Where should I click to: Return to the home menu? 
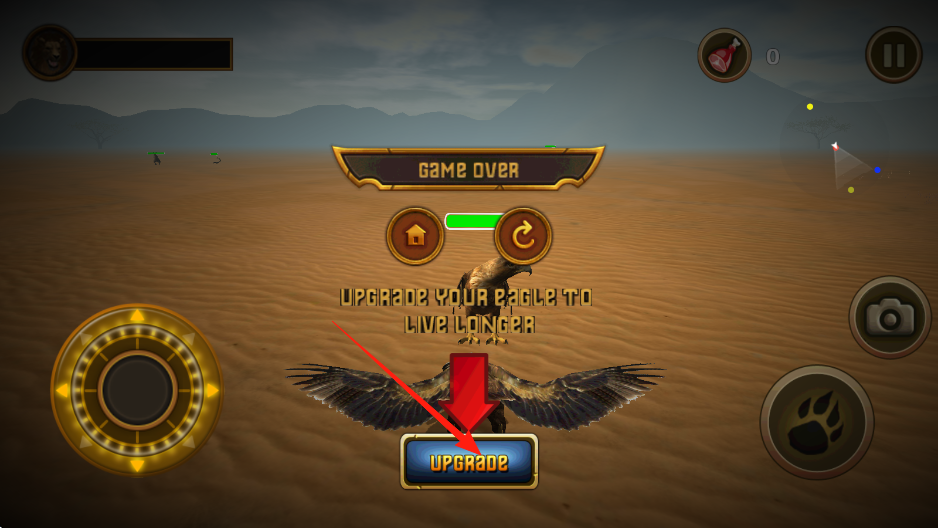415,236
